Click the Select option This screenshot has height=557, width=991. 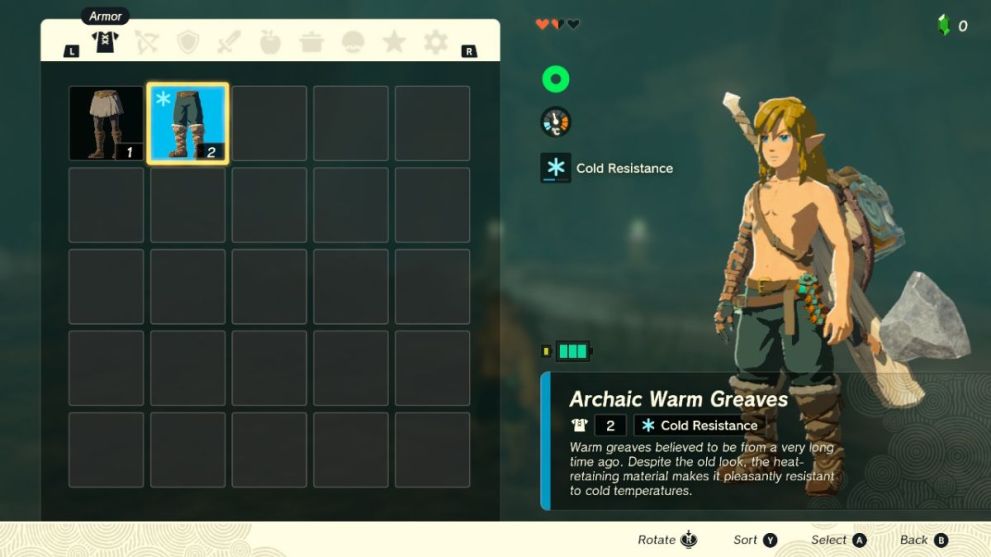click(838, 540)
